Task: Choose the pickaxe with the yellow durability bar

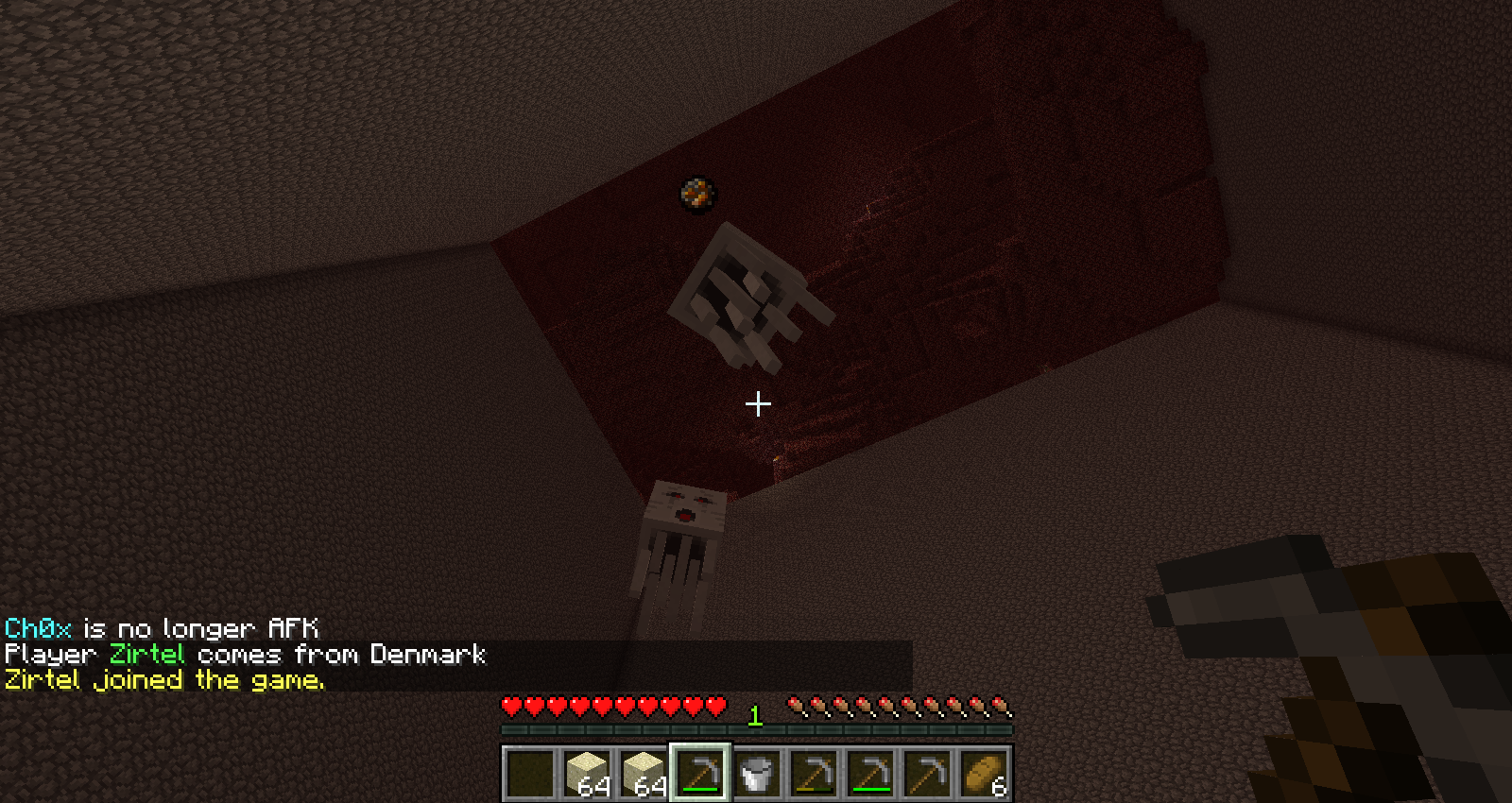Action: coord(814,773)
